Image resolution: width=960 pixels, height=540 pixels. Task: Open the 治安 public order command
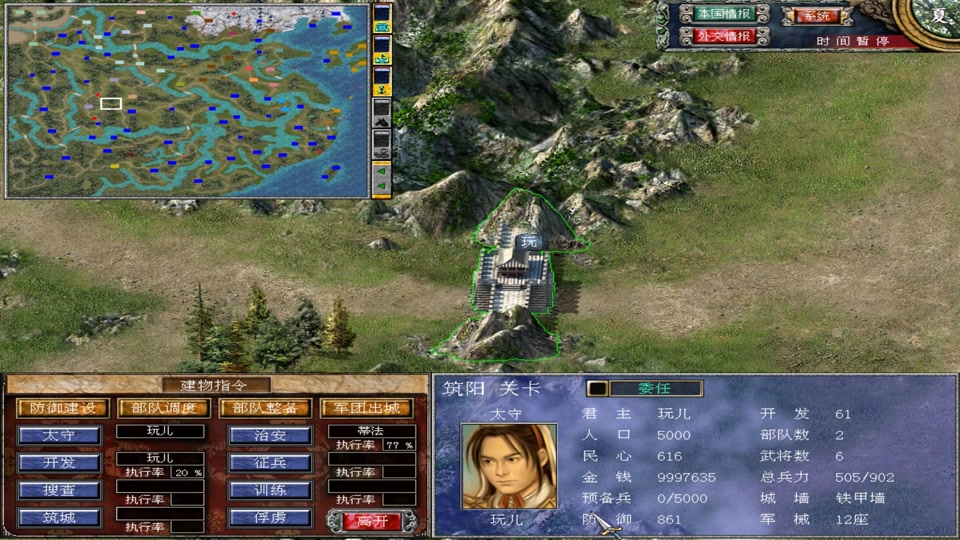point(270,436)
